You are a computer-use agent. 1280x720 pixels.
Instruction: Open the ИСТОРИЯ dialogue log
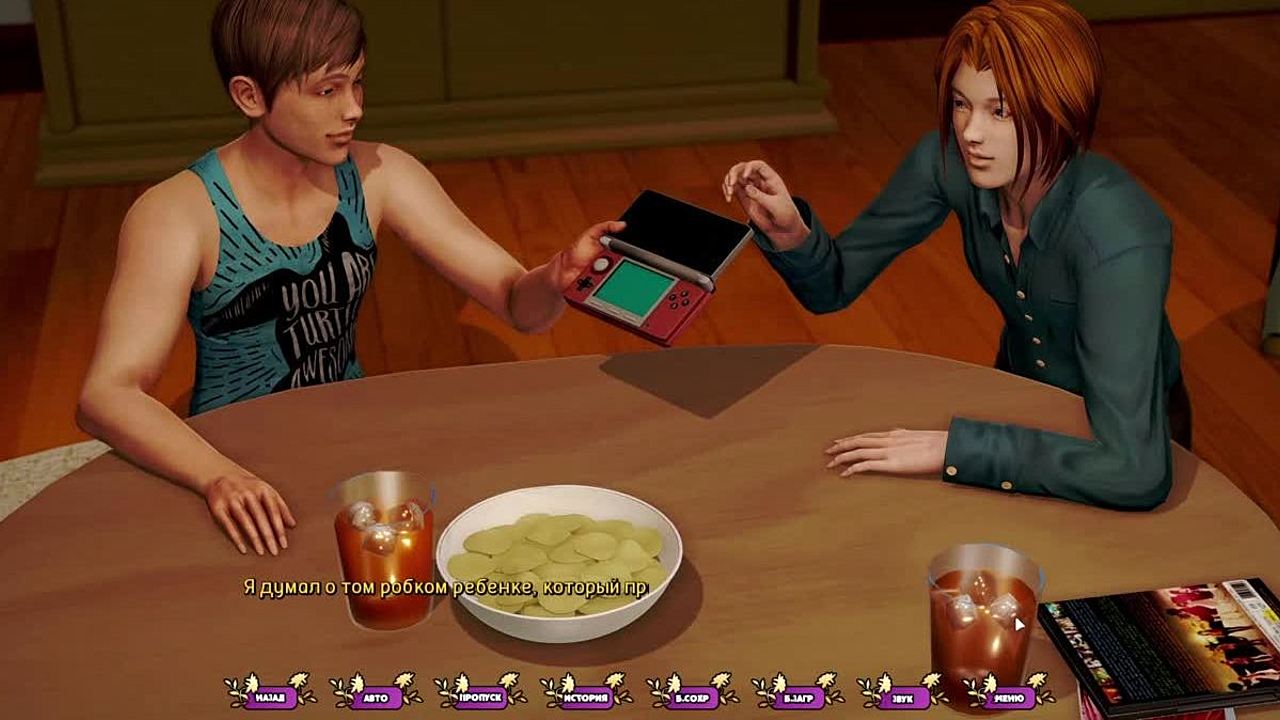tap(587, 694)
